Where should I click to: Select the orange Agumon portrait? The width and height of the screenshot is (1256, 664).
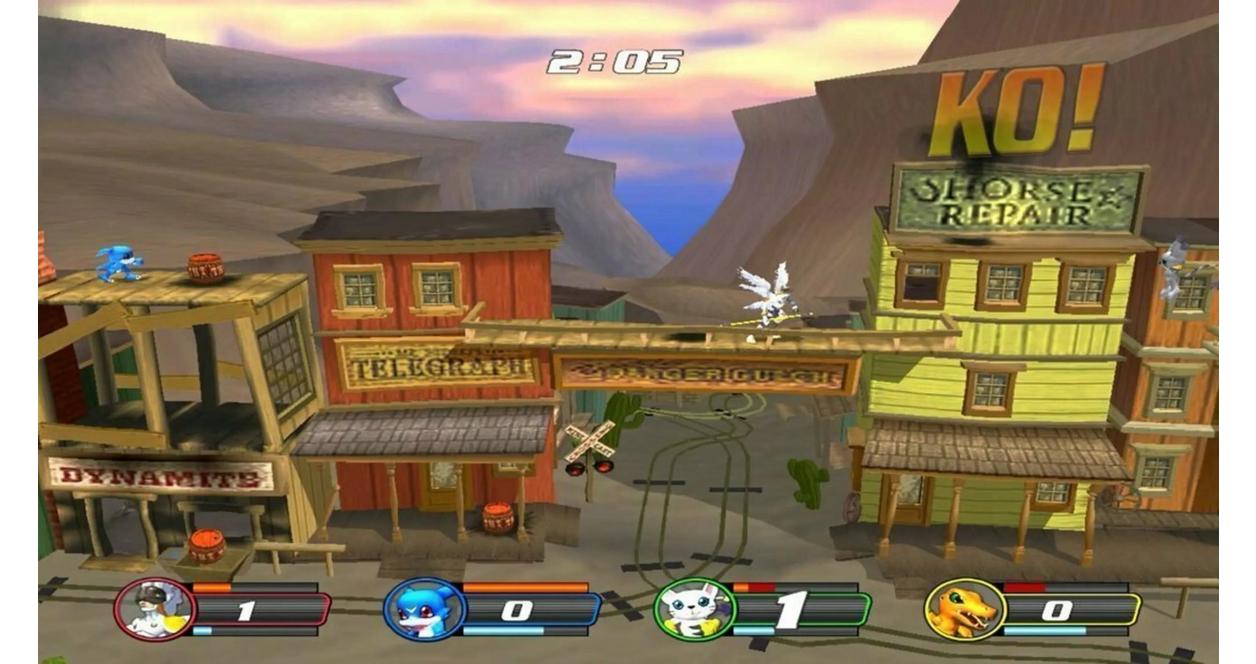pos(964,609)
